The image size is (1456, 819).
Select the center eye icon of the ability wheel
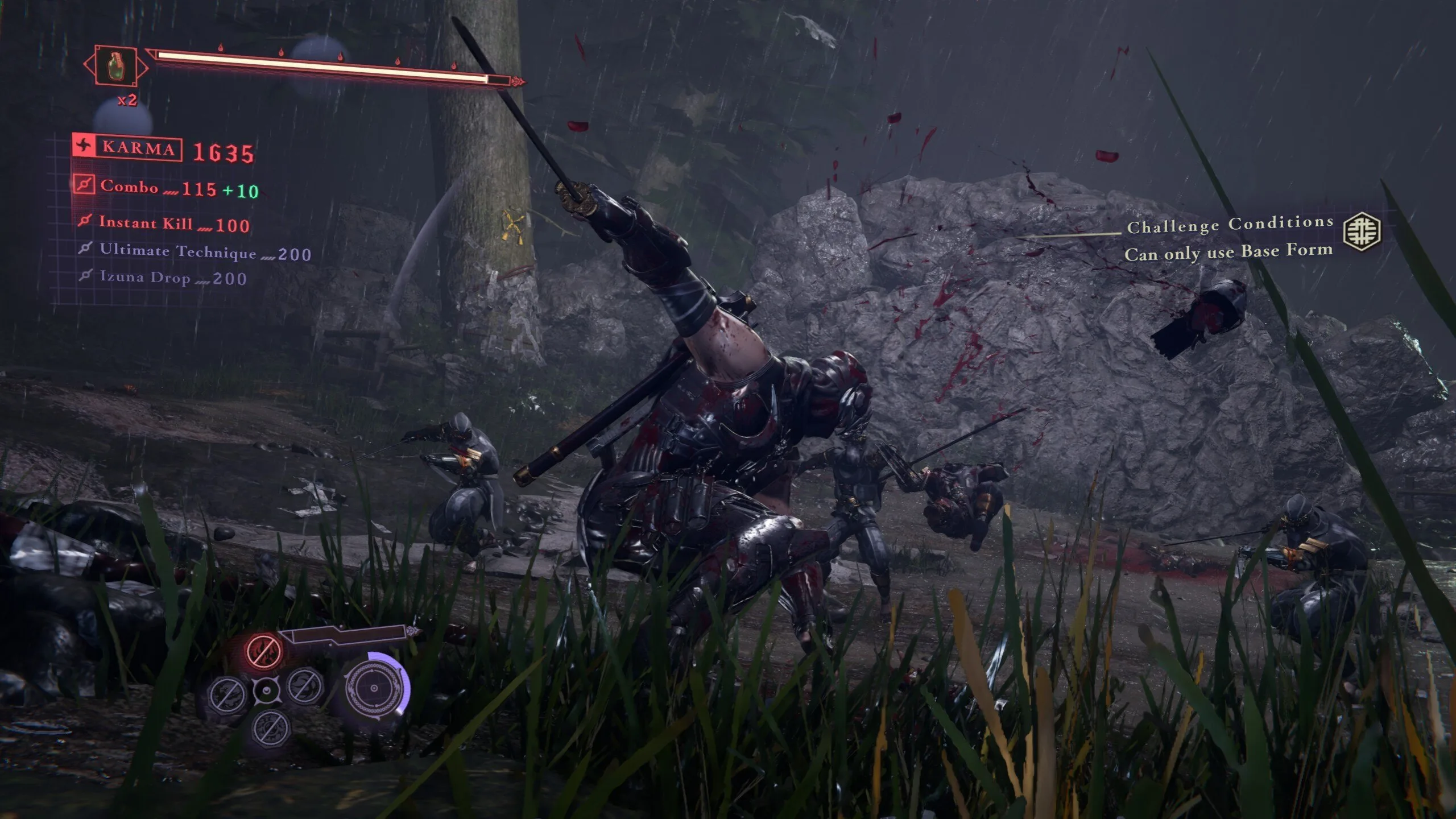(266, 691)
